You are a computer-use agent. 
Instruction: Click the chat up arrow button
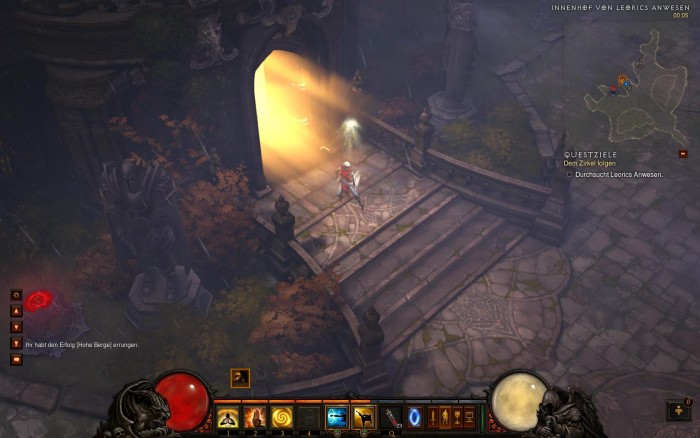point(16,311)
